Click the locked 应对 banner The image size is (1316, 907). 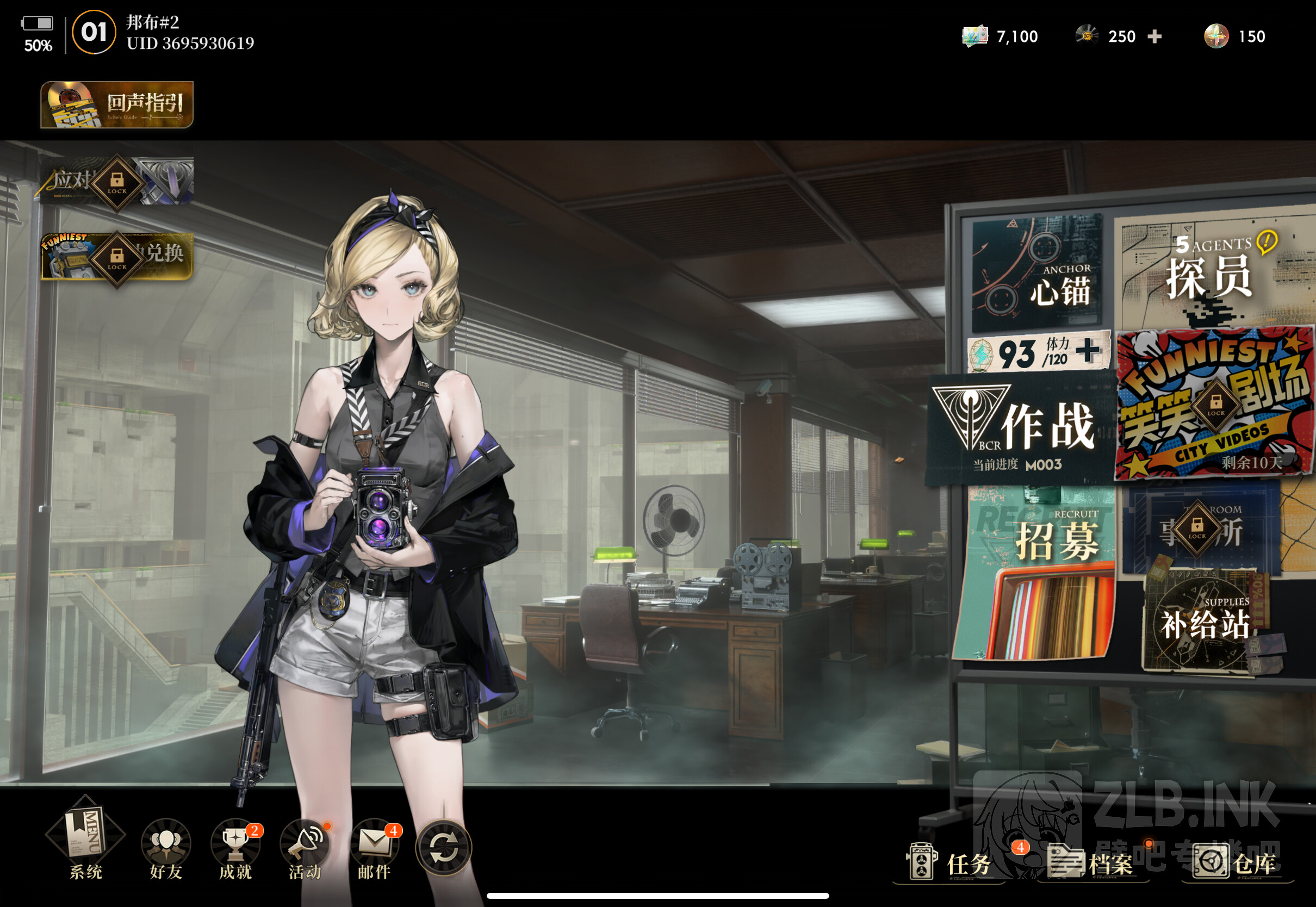tap(116, 182)
